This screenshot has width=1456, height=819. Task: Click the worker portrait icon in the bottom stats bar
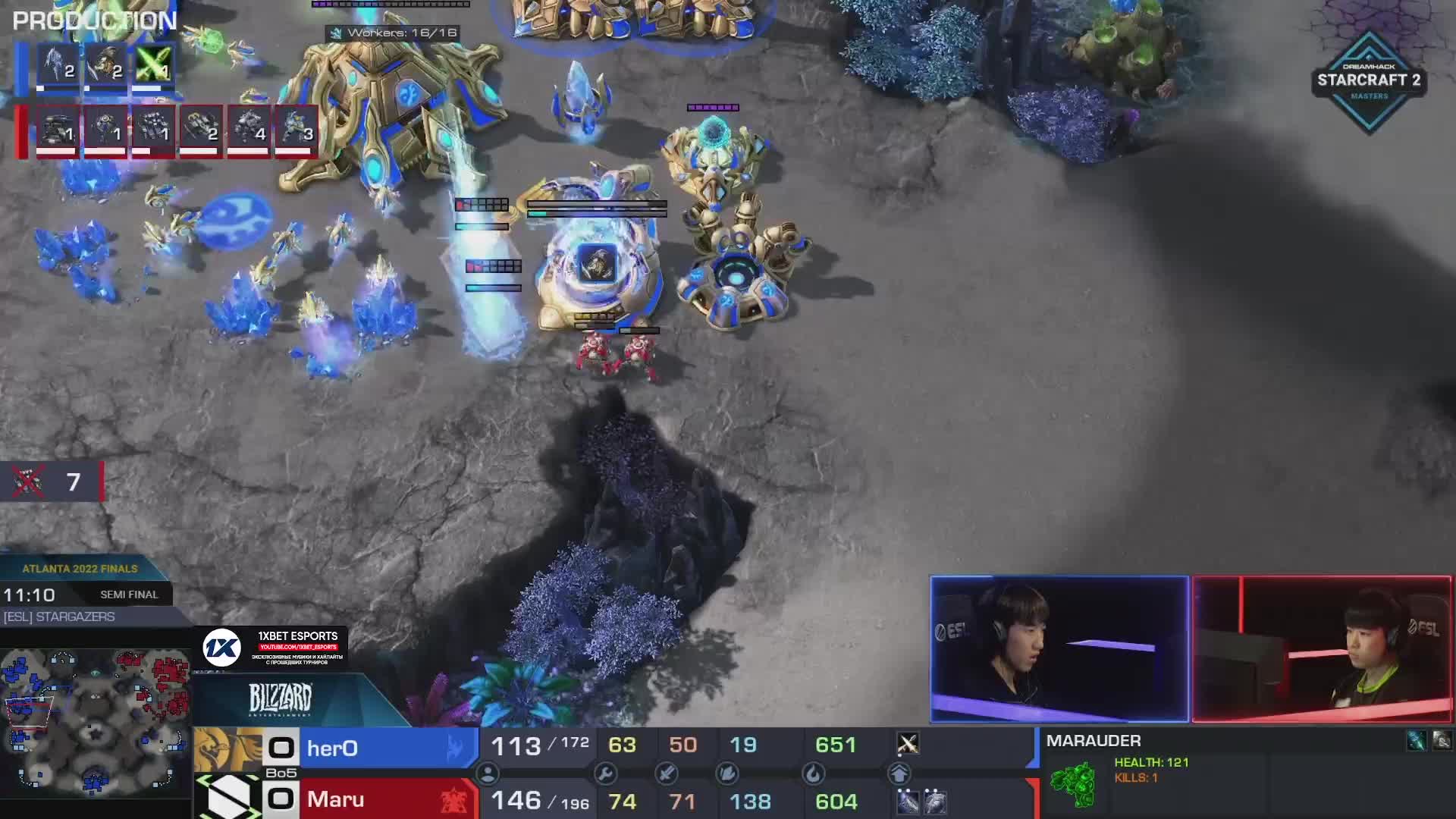point(488,774)
